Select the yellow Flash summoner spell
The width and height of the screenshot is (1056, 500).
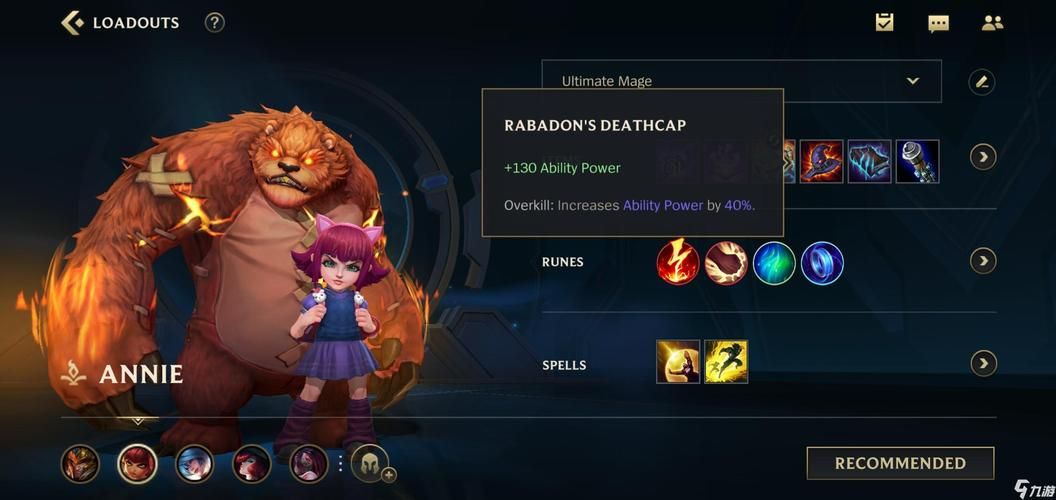pyautogui.click(x=726, y=362)
